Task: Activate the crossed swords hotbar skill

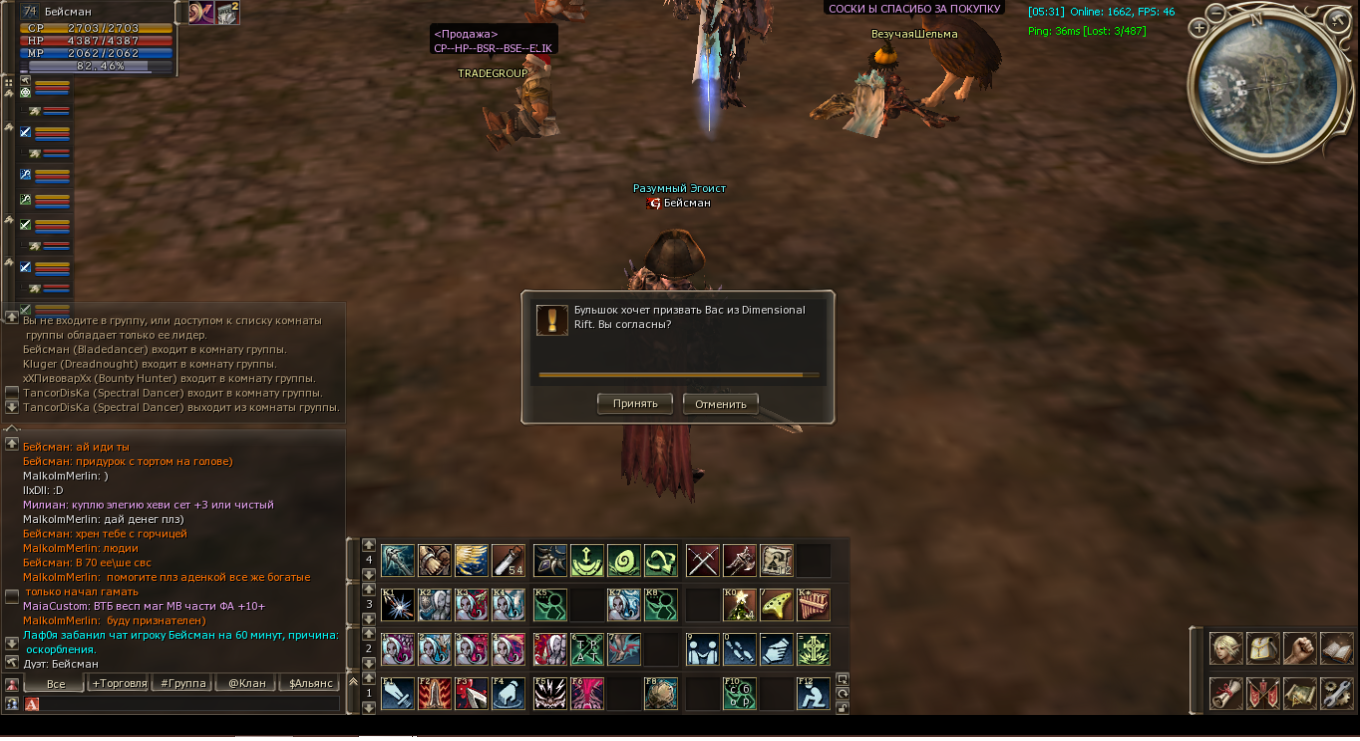Action: tap(703, 561)
